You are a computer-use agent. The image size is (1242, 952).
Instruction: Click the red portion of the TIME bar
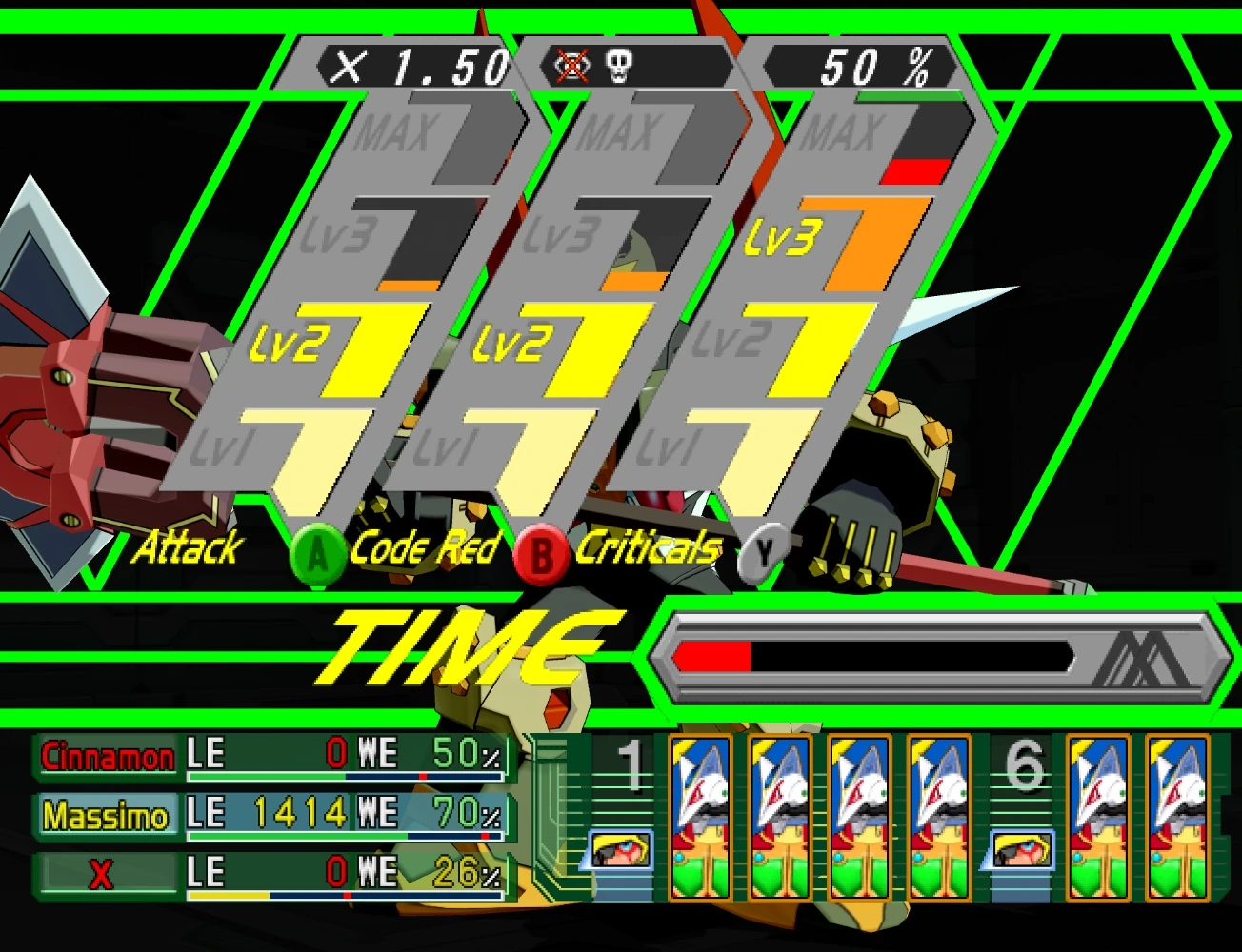pos(712,654)
